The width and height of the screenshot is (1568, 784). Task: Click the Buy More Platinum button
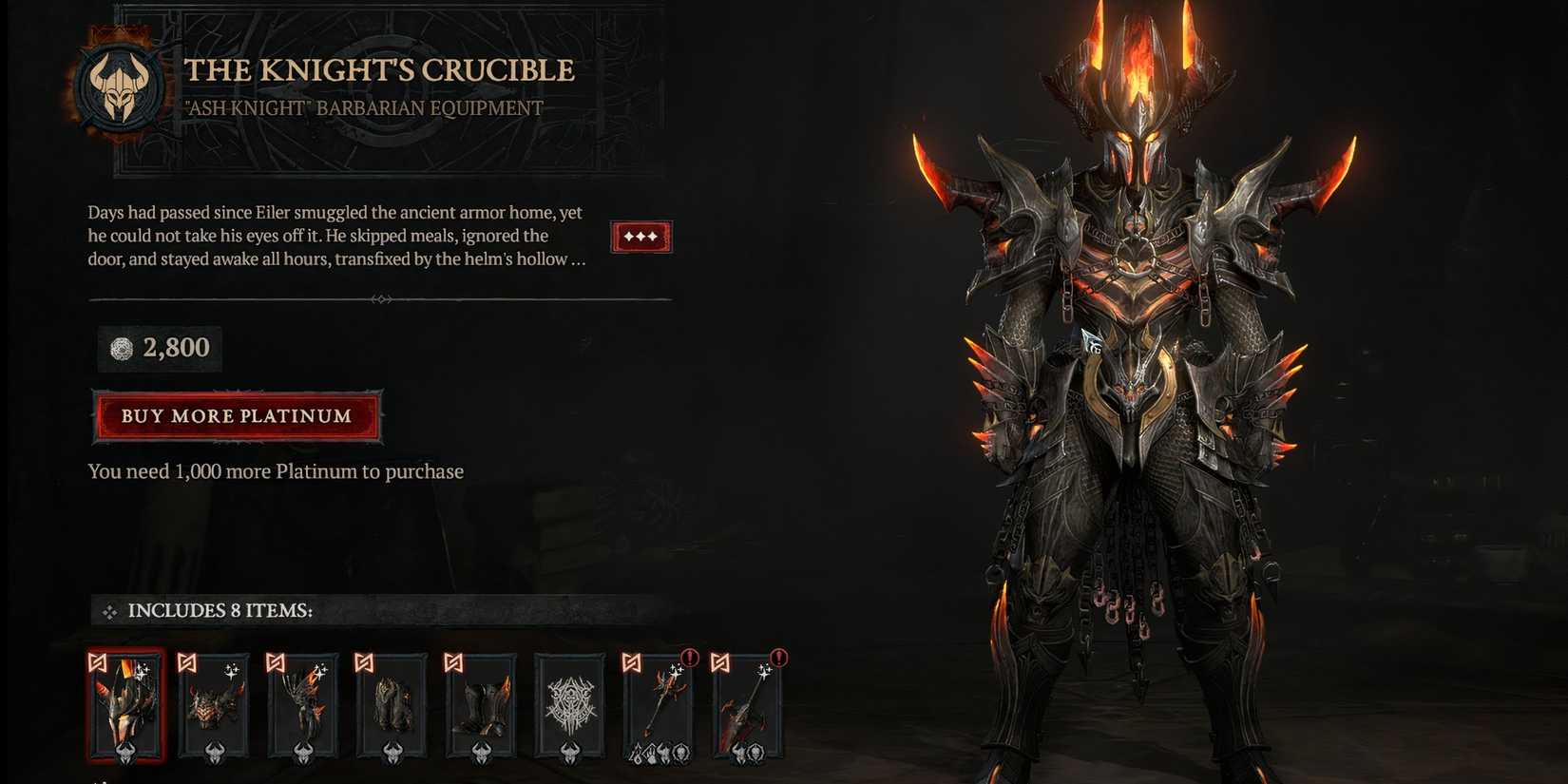click(x=236, y=416)
